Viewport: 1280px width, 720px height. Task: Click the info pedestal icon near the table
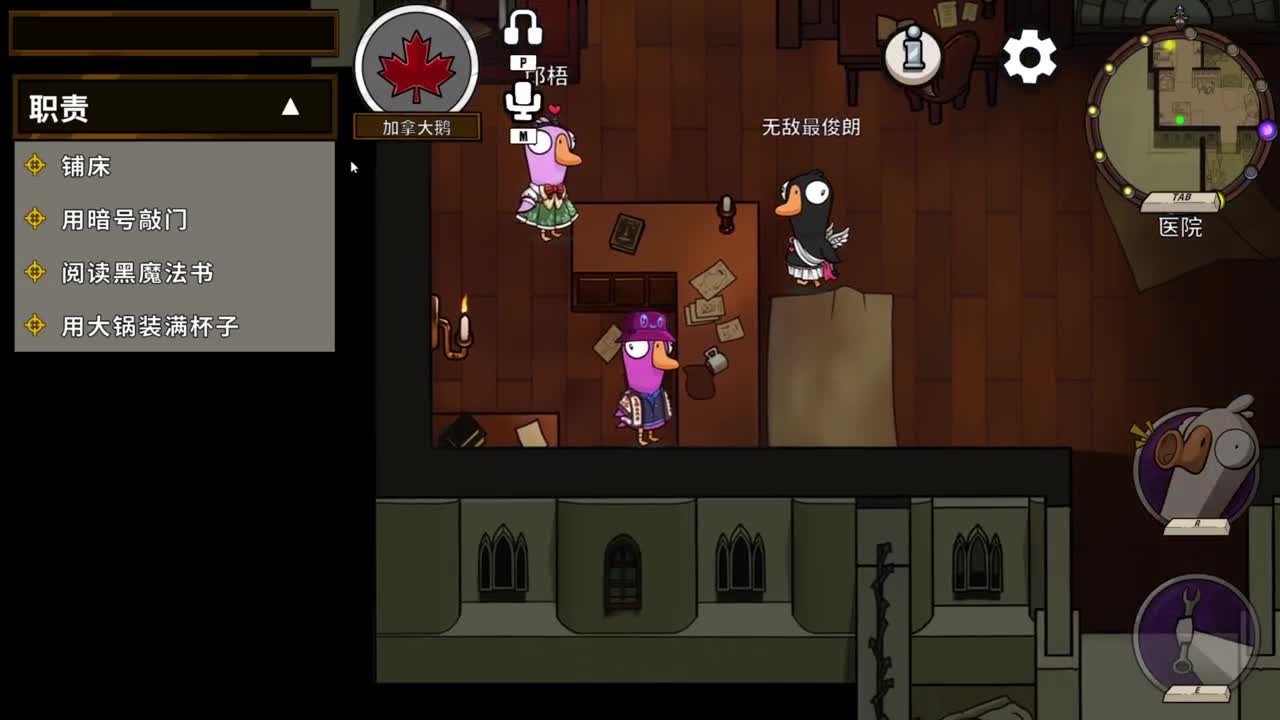(912, 57)
